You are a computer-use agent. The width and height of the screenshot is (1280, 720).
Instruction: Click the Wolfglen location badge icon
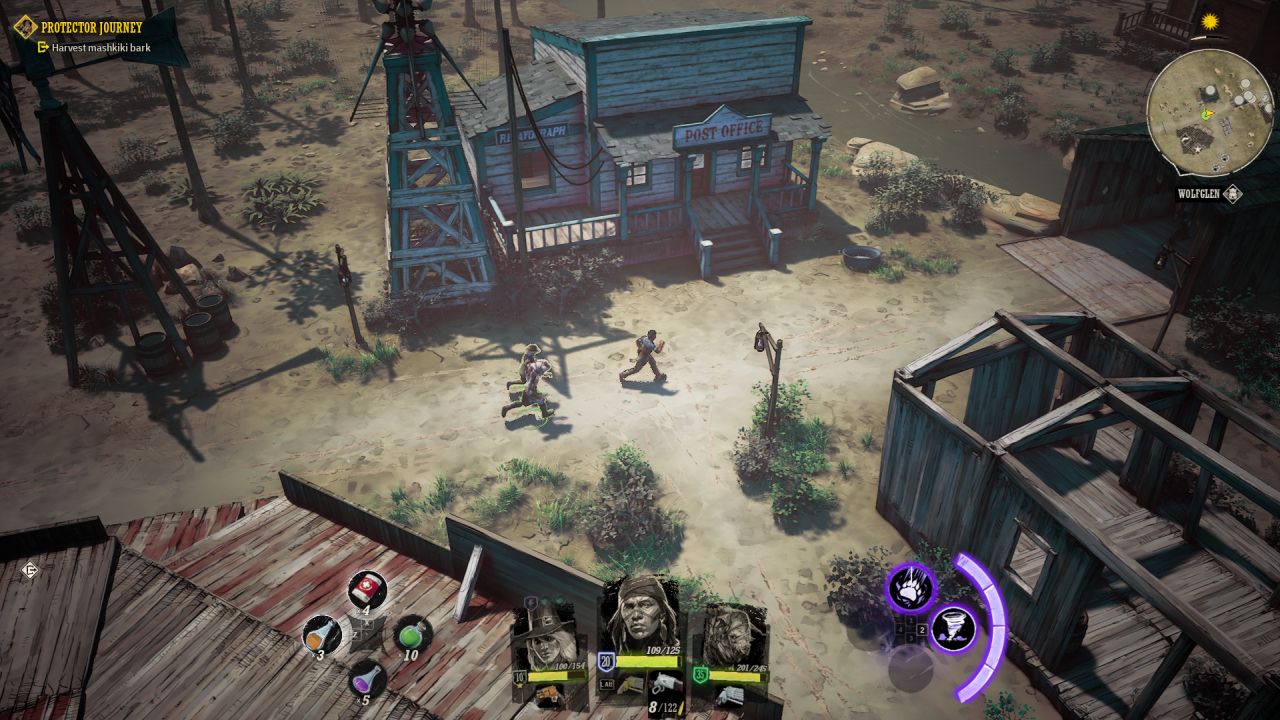[1232, 194]
